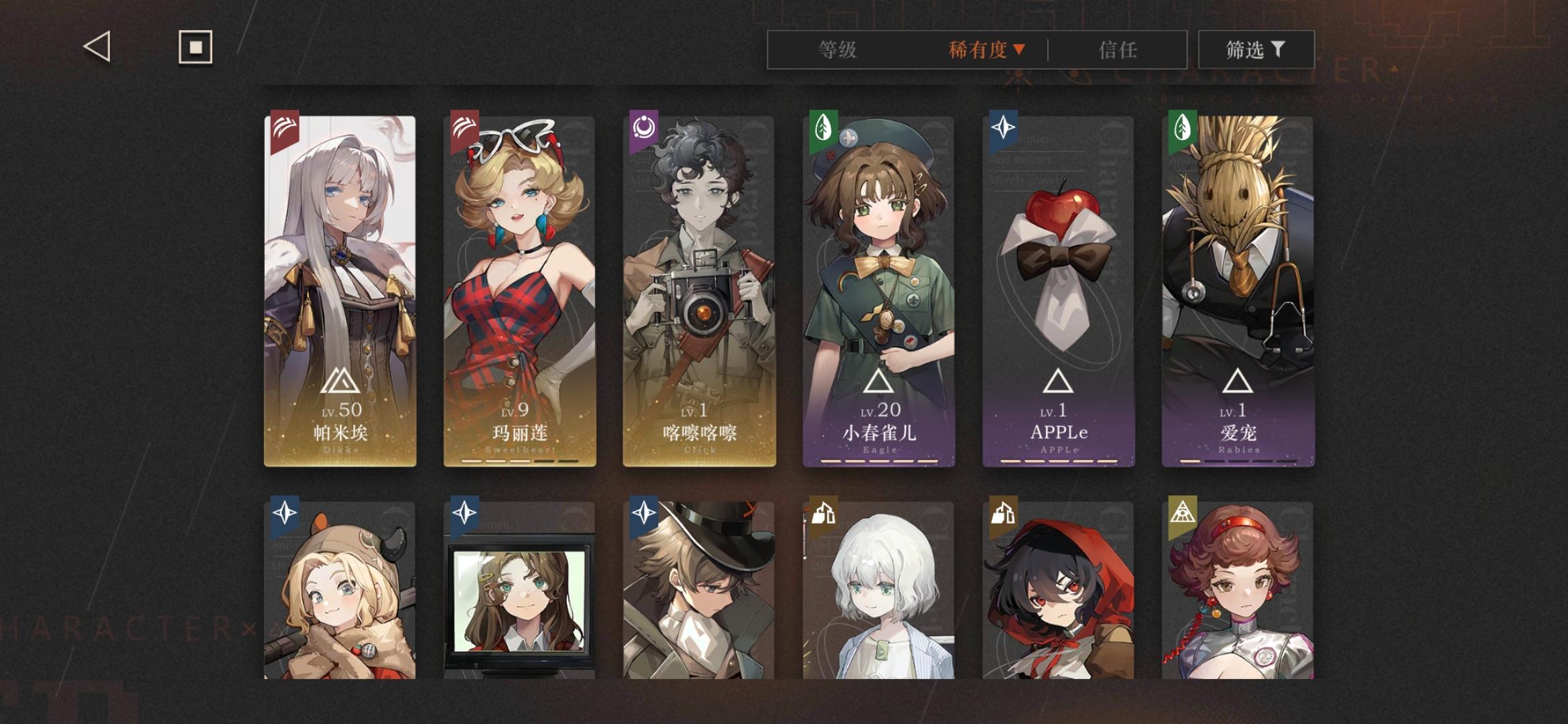Click the insight triangle on APPLe's card
The width and height of the screenshot is (1568, 724).
(x=1057, y=381)
